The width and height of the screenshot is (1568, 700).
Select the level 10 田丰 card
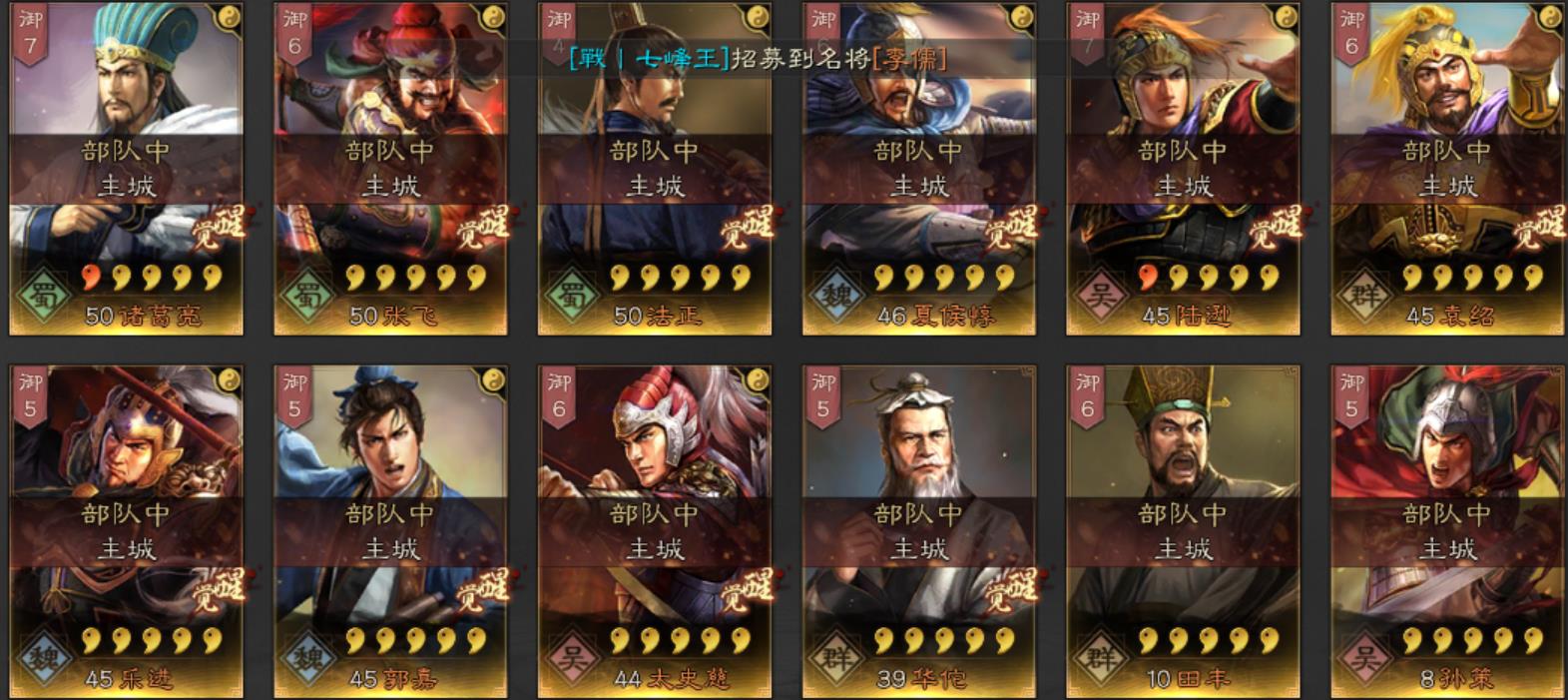[1183, 530]
